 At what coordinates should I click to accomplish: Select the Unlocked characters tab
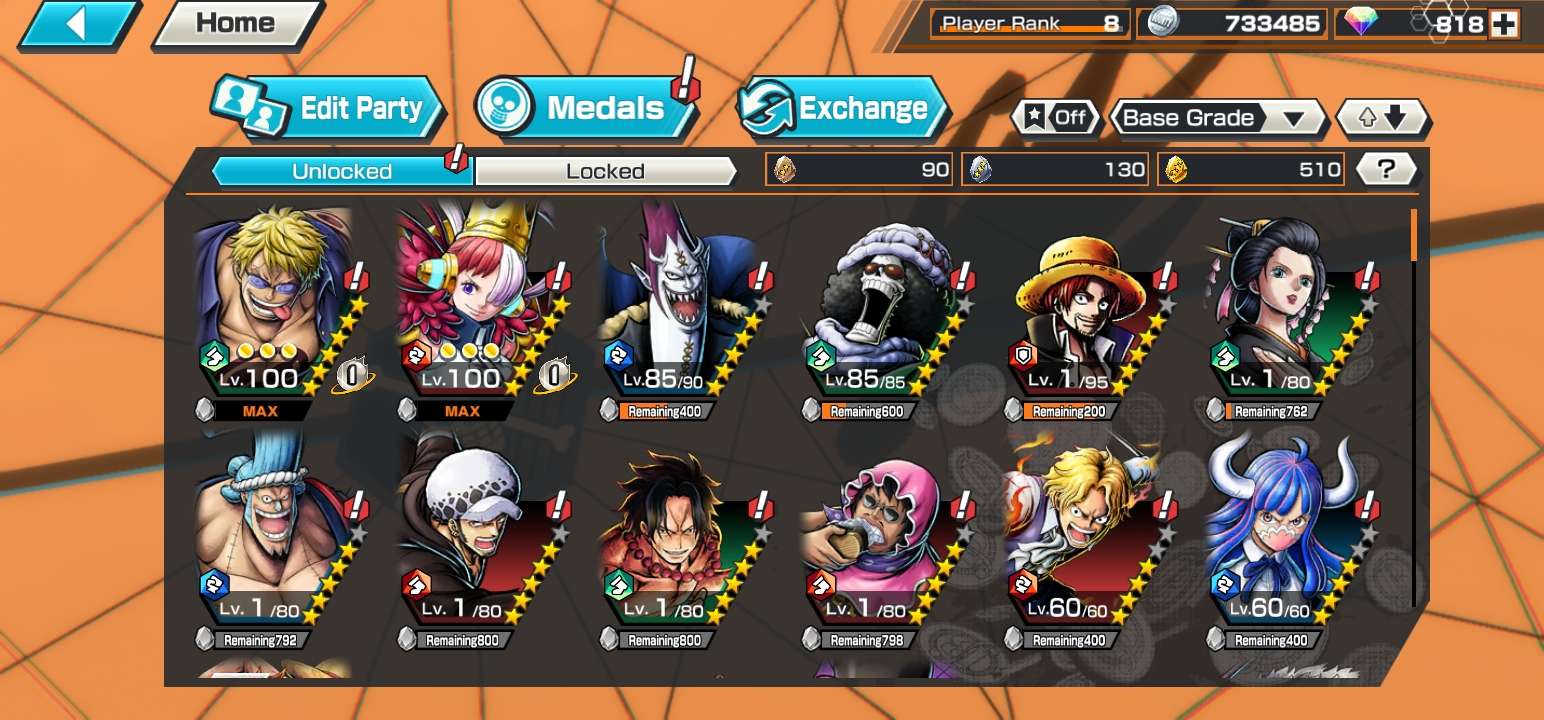[x=342, y=171]
